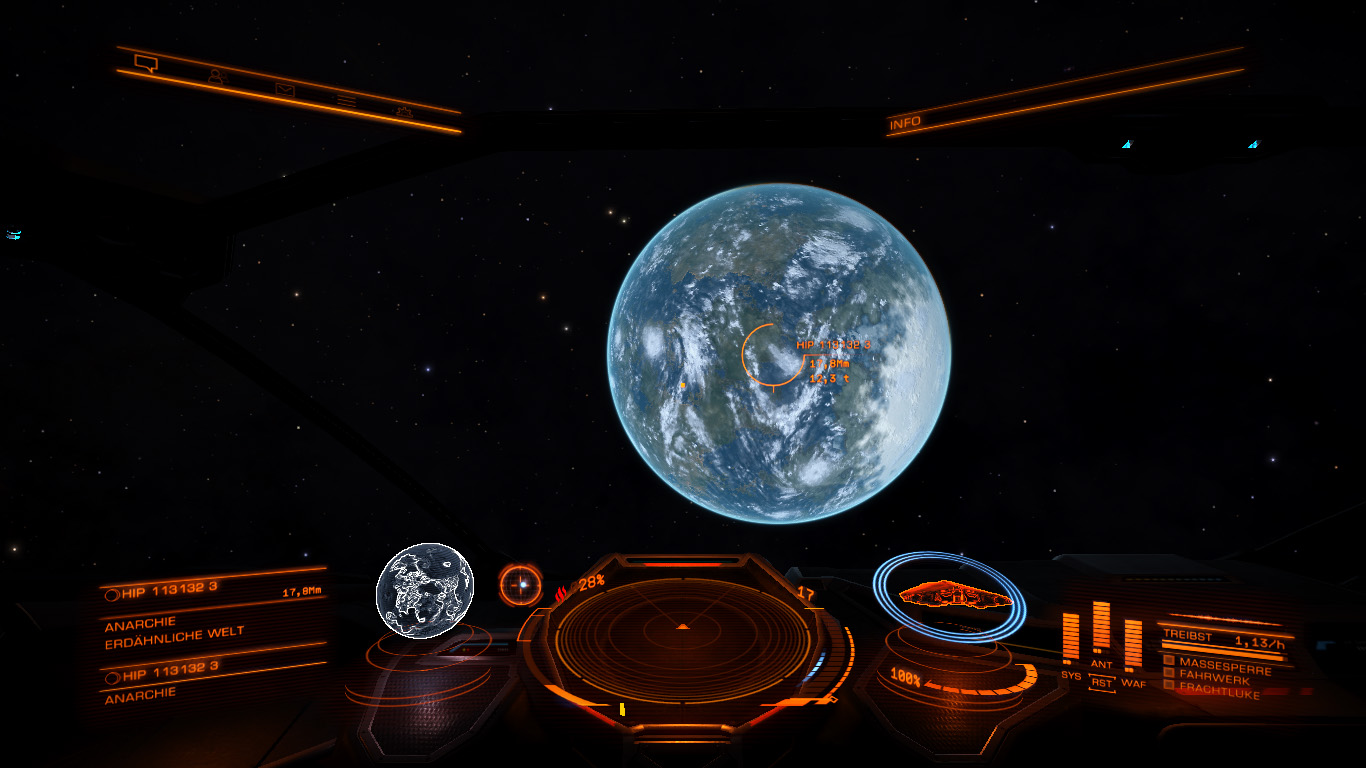This screenshot has width=1366, height=768.
Task: Select the HIP 113132 3 target entry
Action: pyautogui.click(x=170, y=591)
